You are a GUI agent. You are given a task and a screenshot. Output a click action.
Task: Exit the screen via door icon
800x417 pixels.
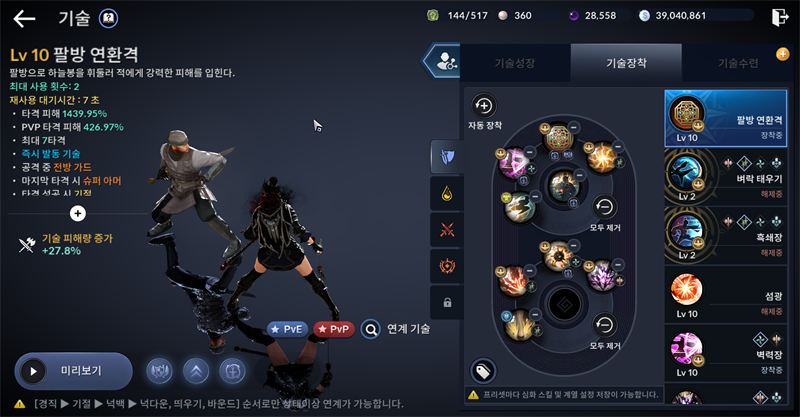pyautogui.click(x=780, y=16)
